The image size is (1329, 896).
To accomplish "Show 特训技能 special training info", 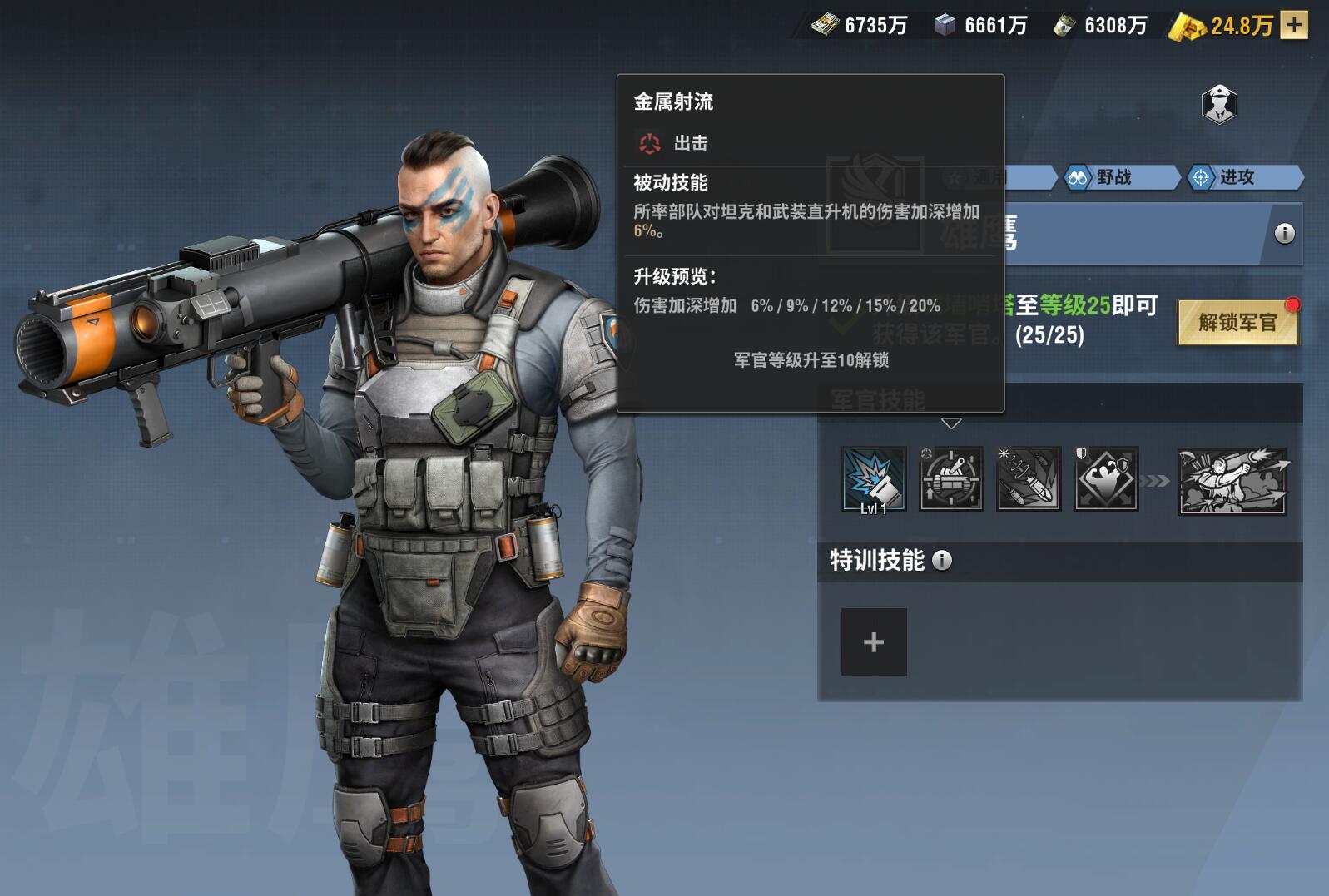I will (942, 561).
